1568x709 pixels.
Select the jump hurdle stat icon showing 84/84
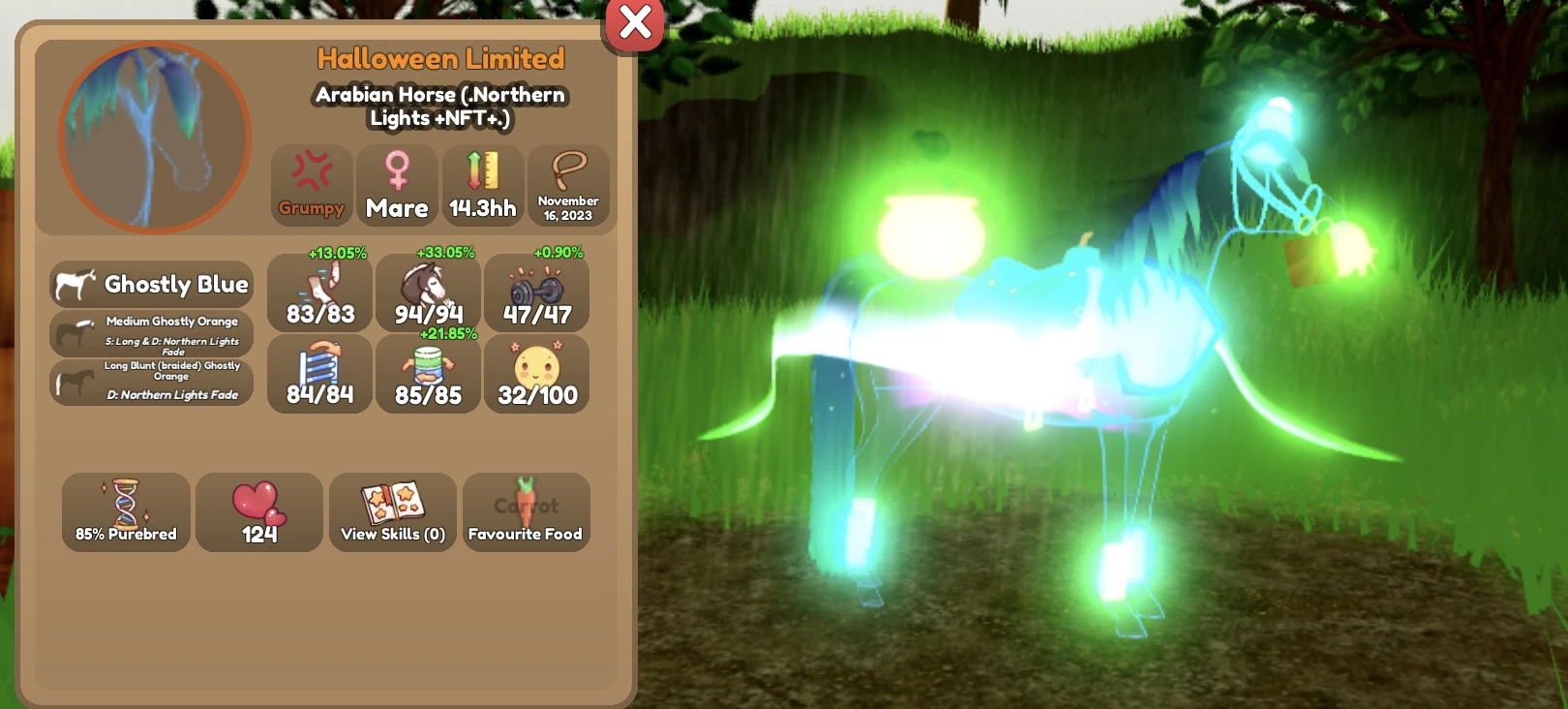point(319,375)
